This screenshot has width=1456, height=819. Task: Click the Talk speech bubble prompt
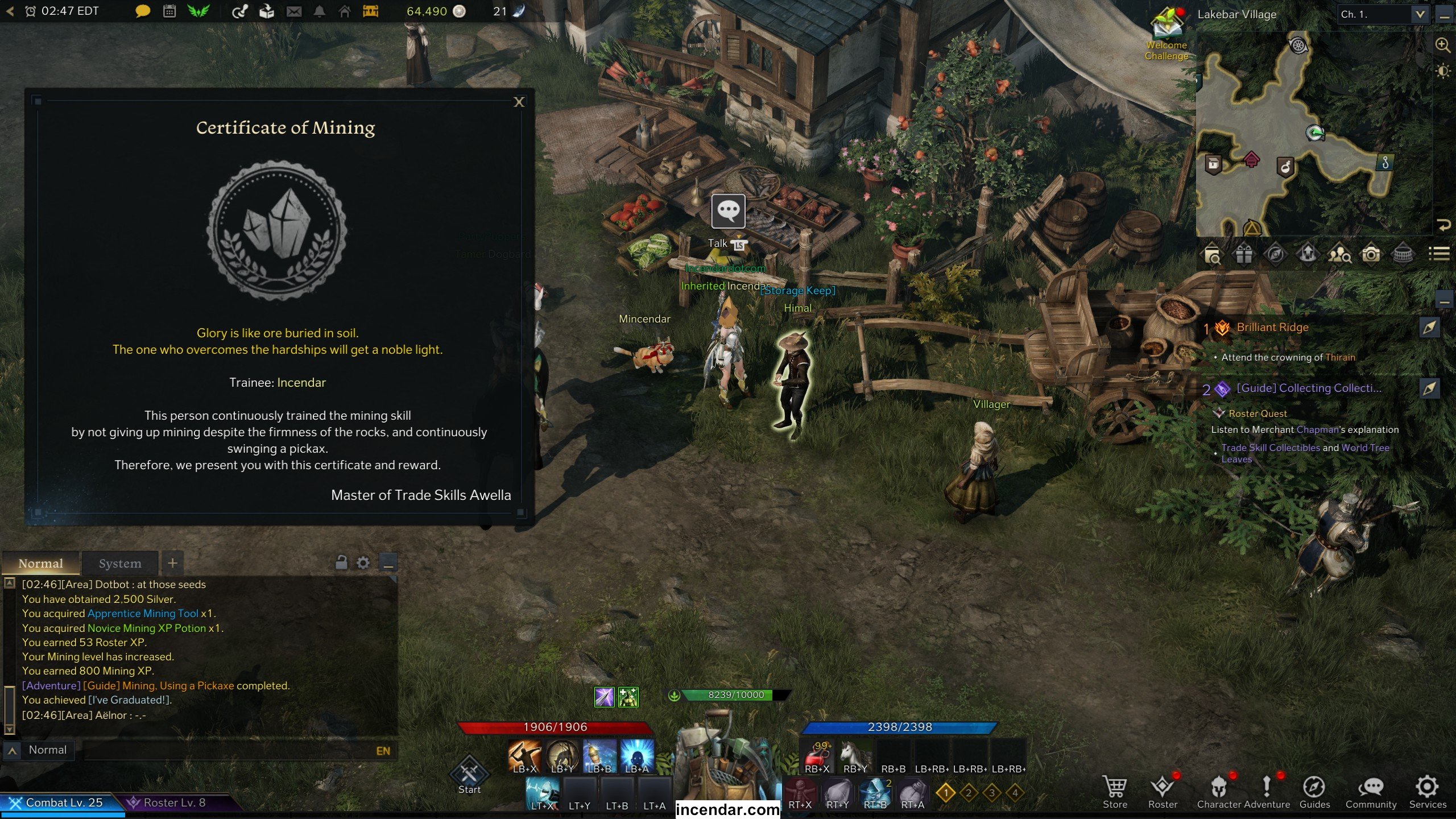click(728, 212)
